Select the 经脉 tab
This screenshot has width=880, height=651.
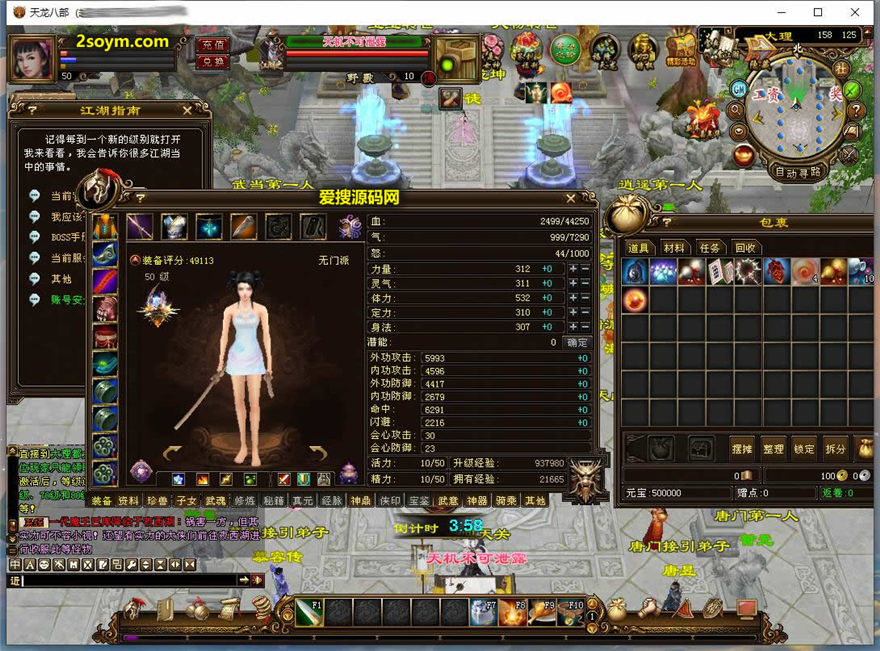click(x=331, y=500)
